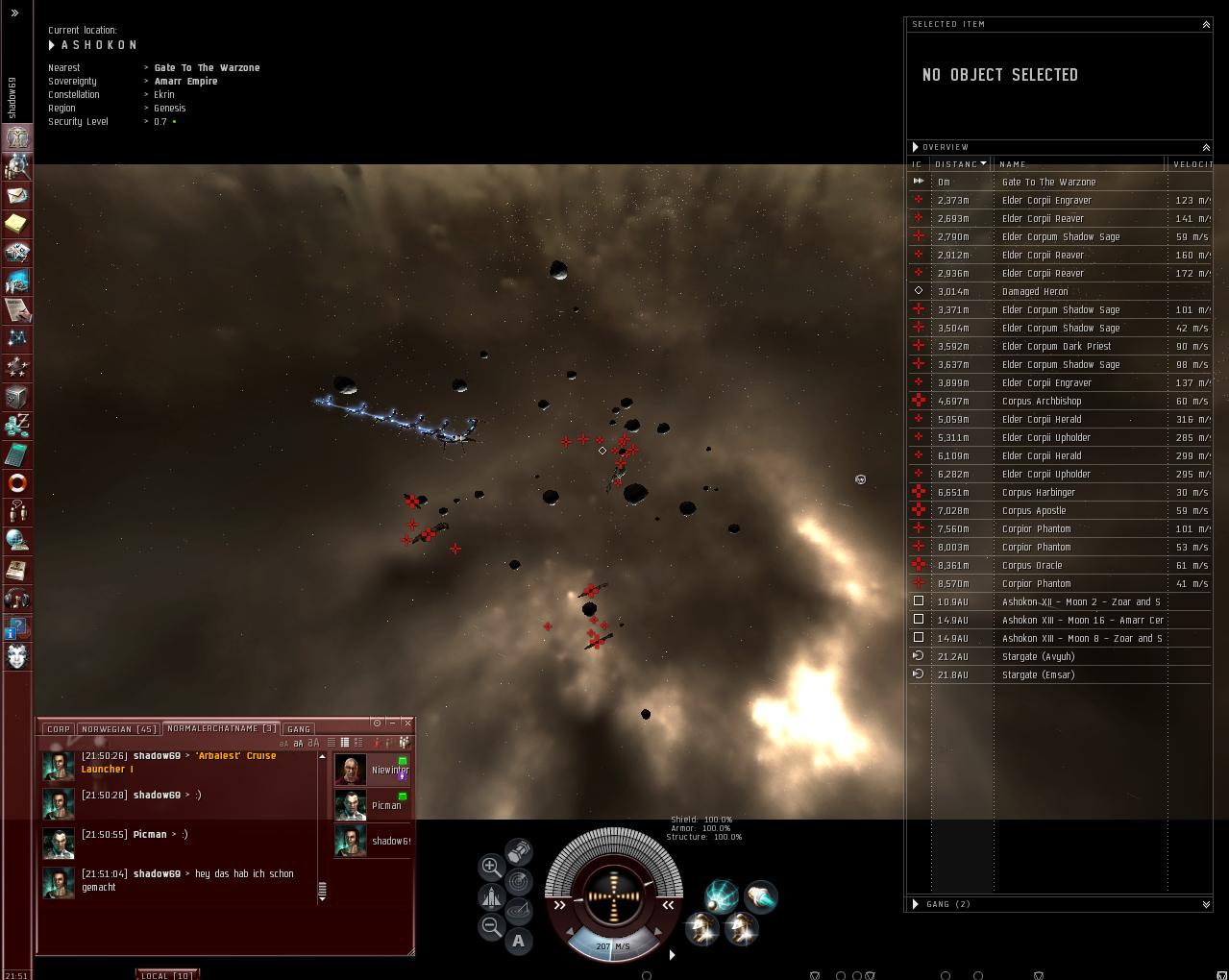This screenshot has width=1229, height=980.
Task: Switch to the Gang chat tab
Action: pos(299,729)
